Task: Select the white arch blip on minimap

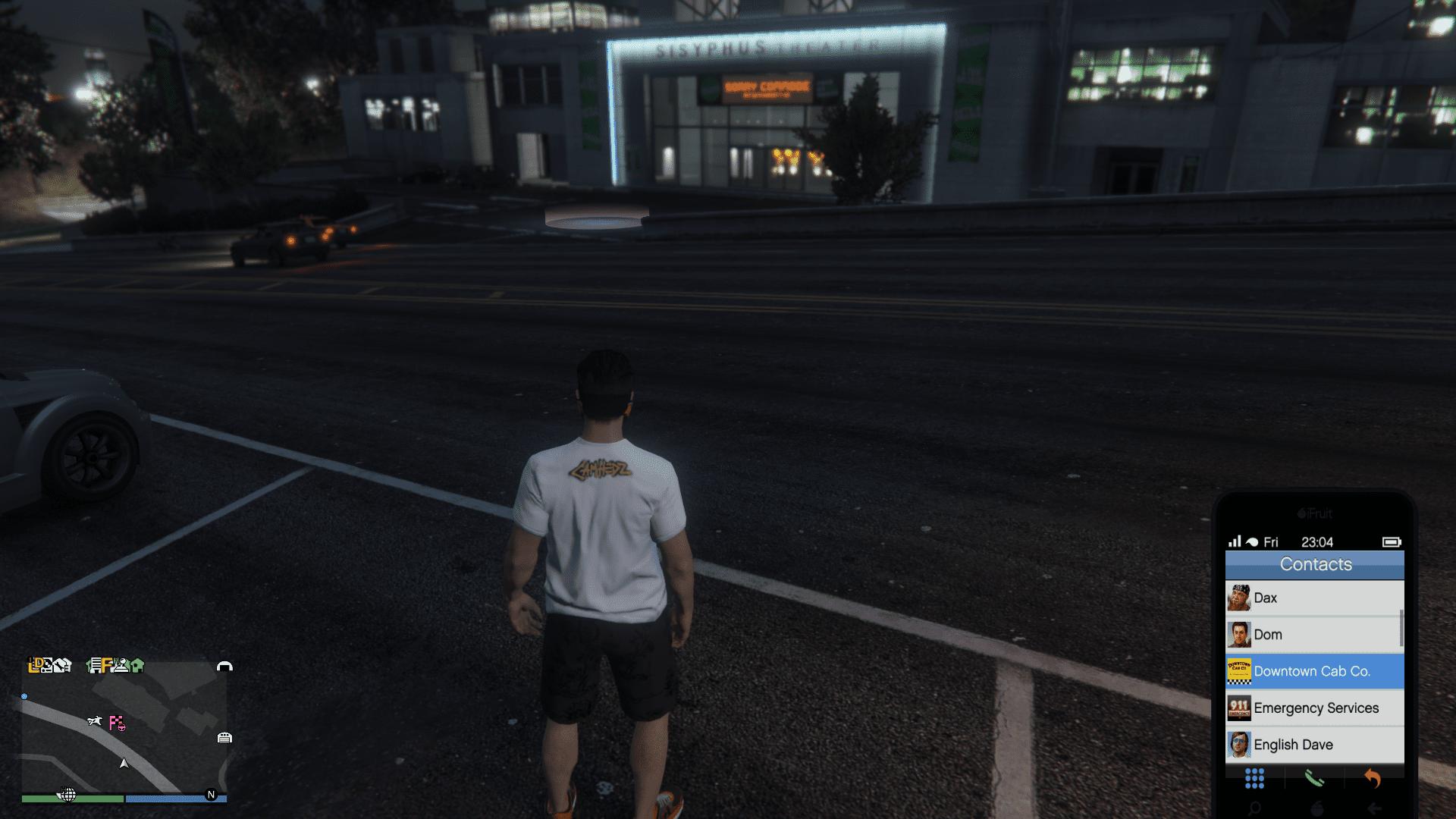Action: coord(224,666)
